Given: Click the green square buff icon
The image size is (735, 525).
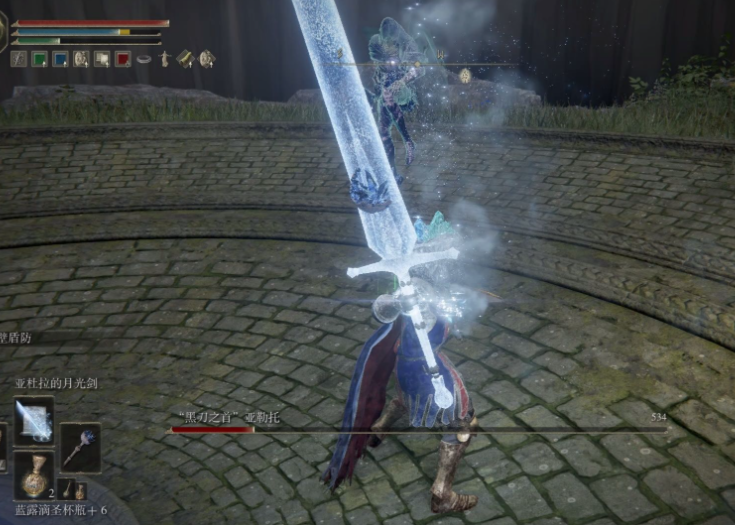Looking at the screenshot, I should (40, 59).
